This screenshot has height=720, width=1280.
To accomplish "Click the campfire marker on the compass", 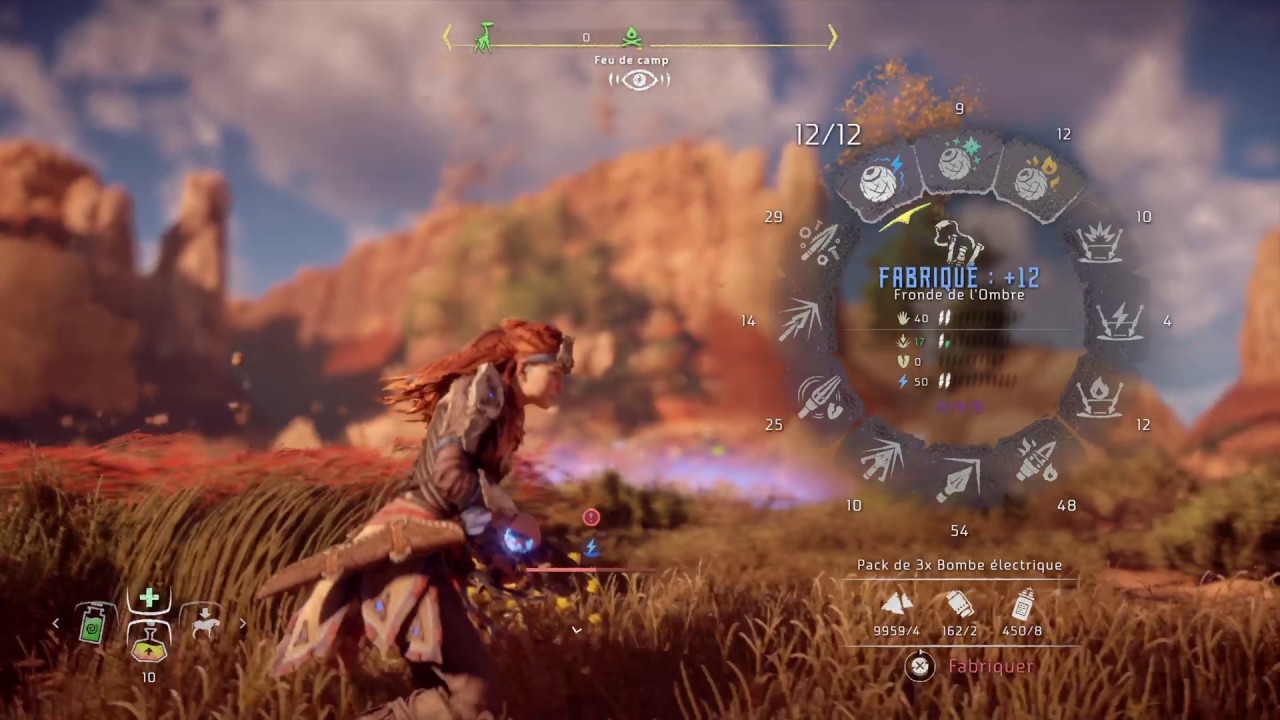I will pyautogui.click(x=631, y=38).
